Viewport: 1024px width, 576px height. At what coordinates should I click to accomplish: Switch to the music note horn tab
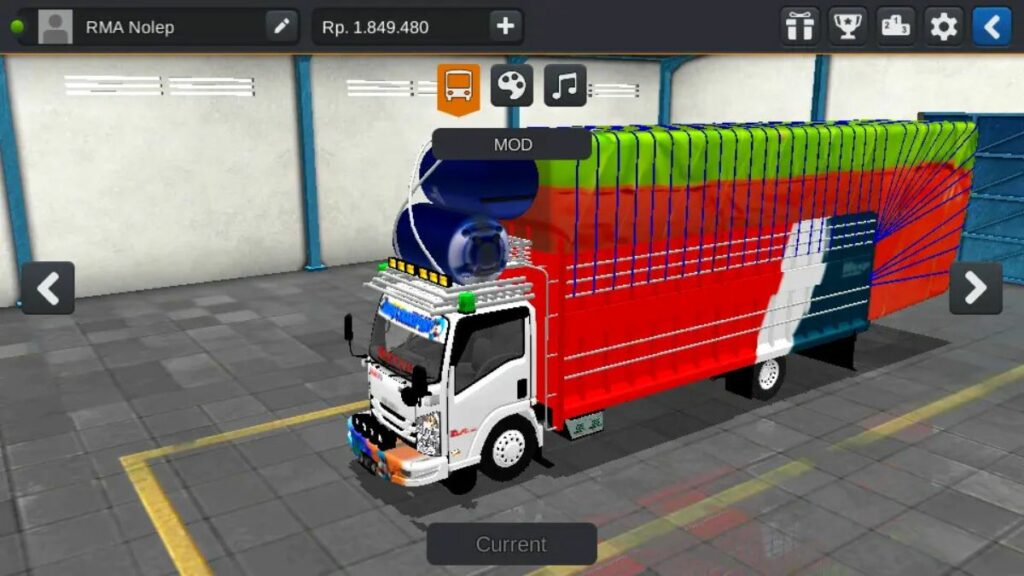point(565,86)
